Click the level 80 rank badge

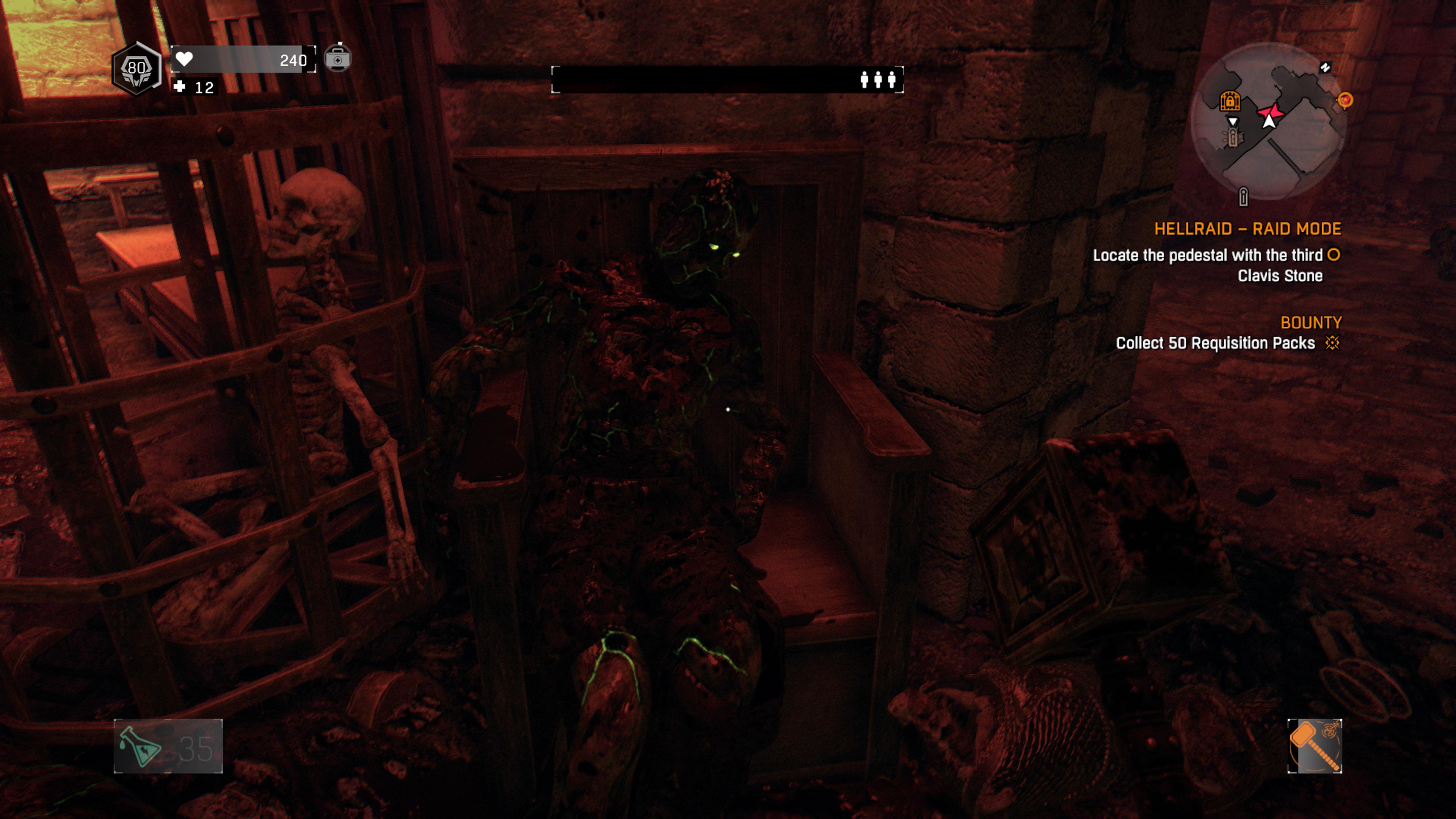(x=136, y=68)
